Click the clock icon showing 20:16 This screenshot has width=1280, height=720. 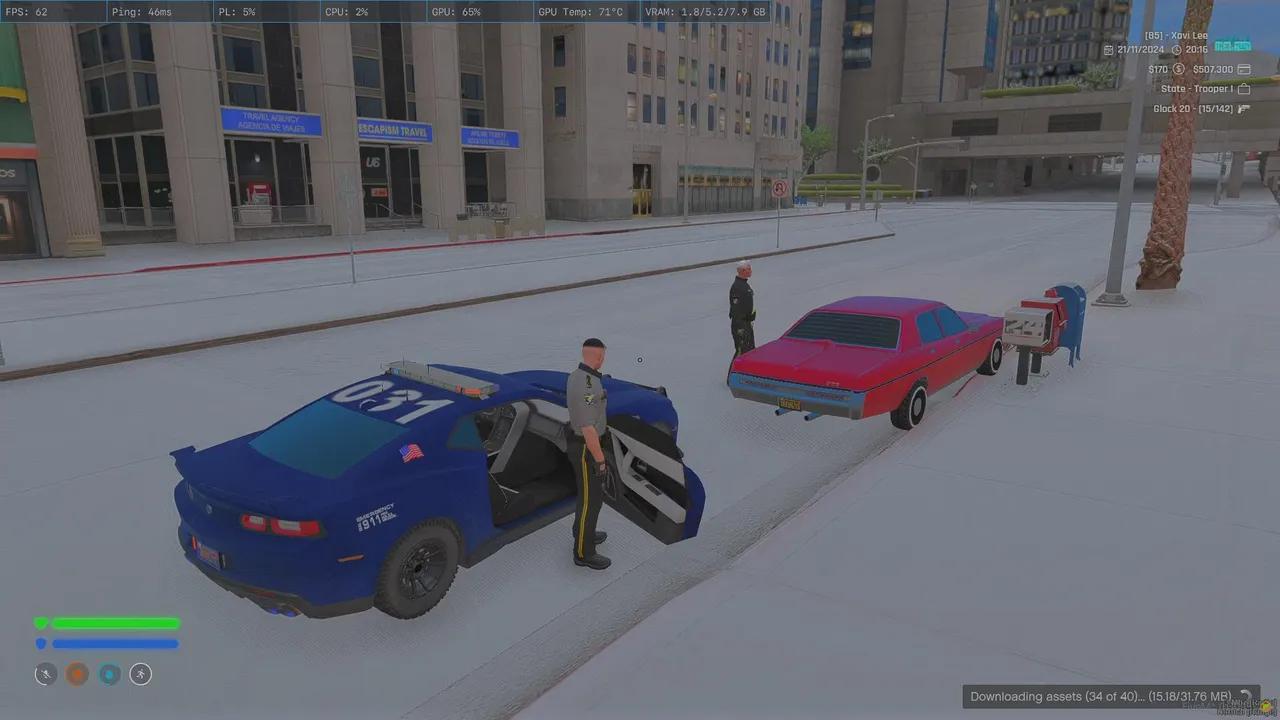1177,49
